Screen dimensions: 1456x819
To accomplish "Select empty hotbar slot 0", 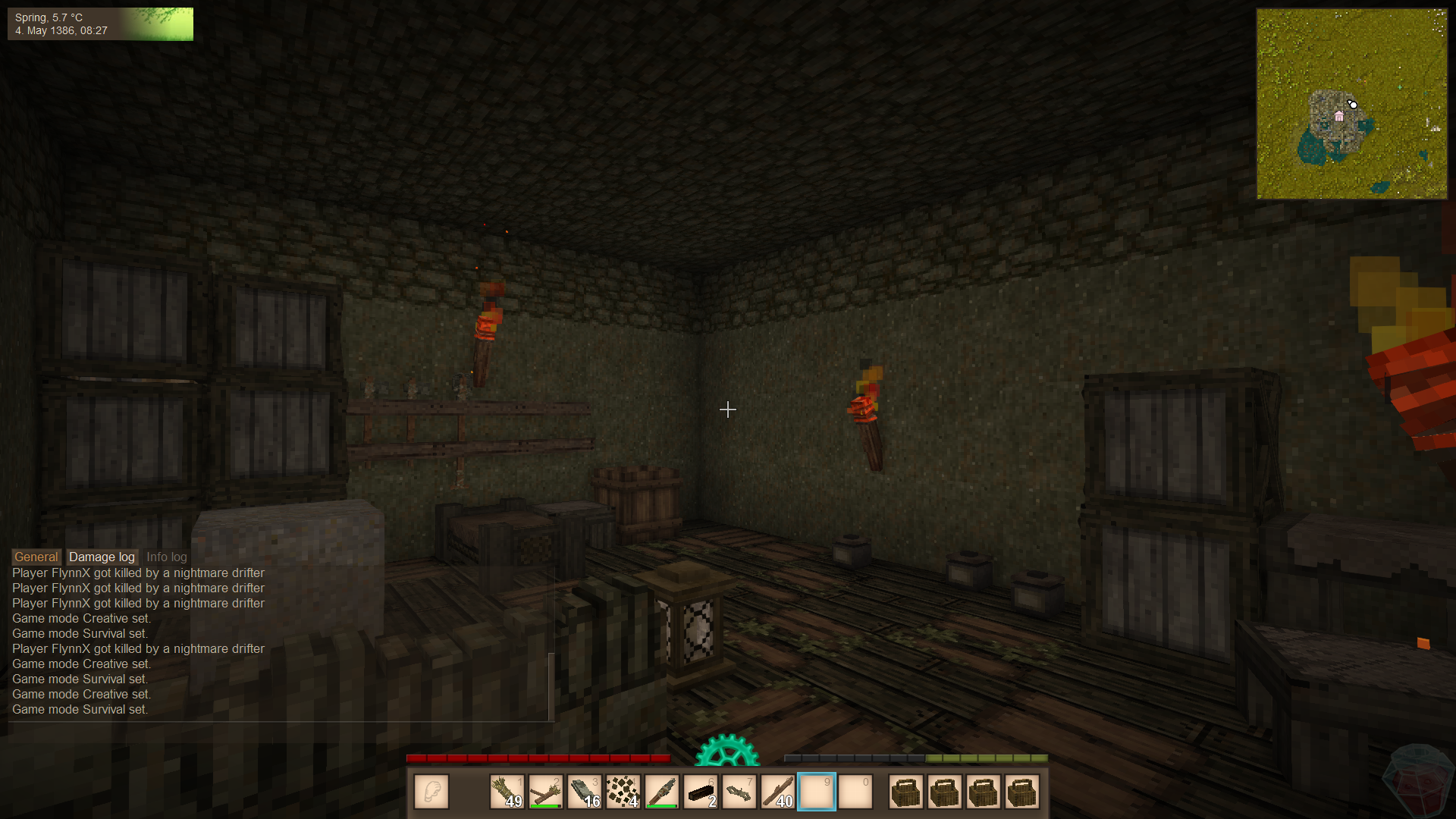I will click(855, 792).
